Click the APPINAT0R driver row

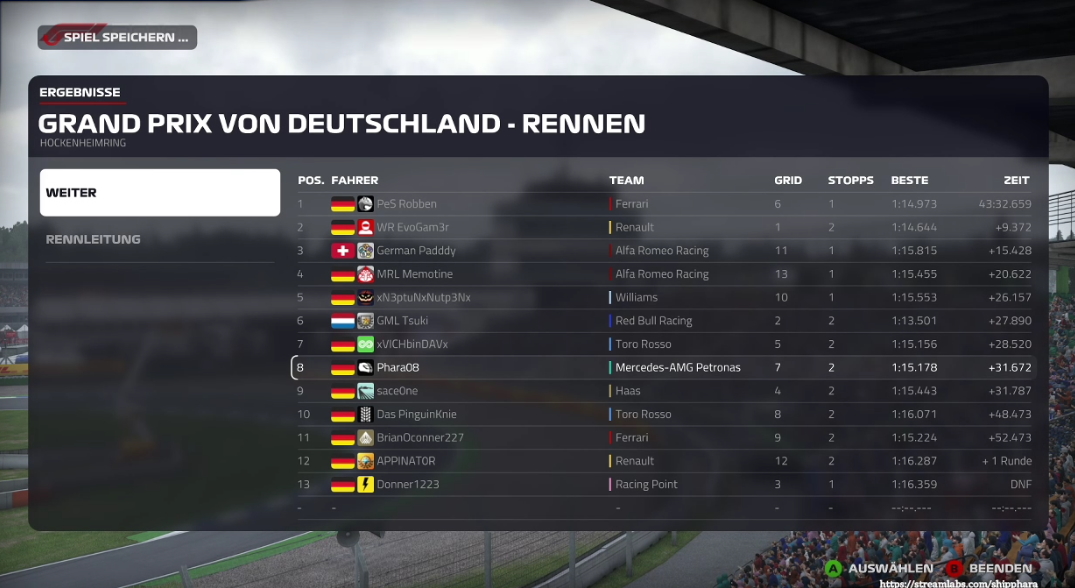pos(665,461)
